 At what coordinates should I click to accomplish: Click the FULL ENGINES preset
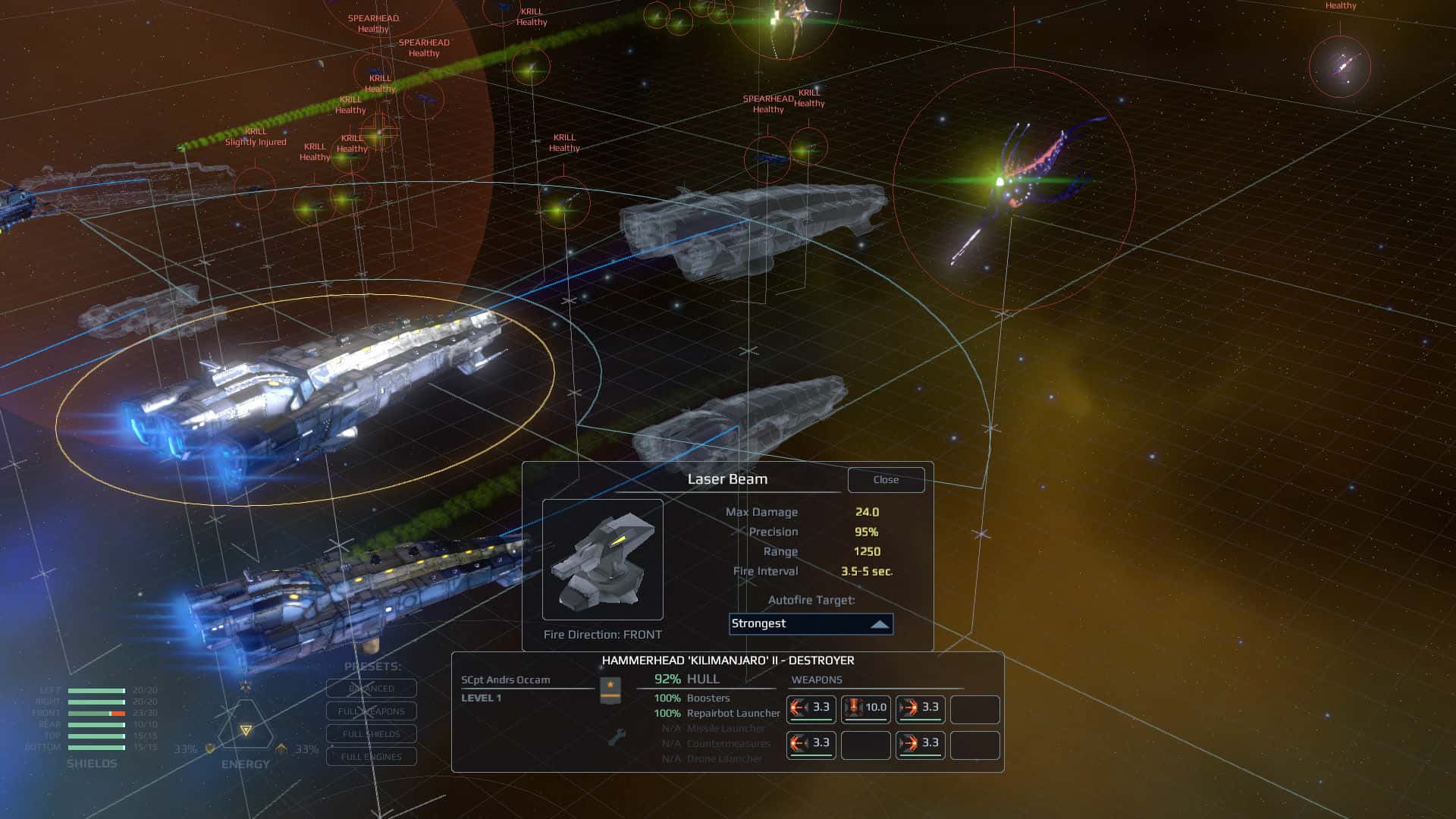(371, 756)
